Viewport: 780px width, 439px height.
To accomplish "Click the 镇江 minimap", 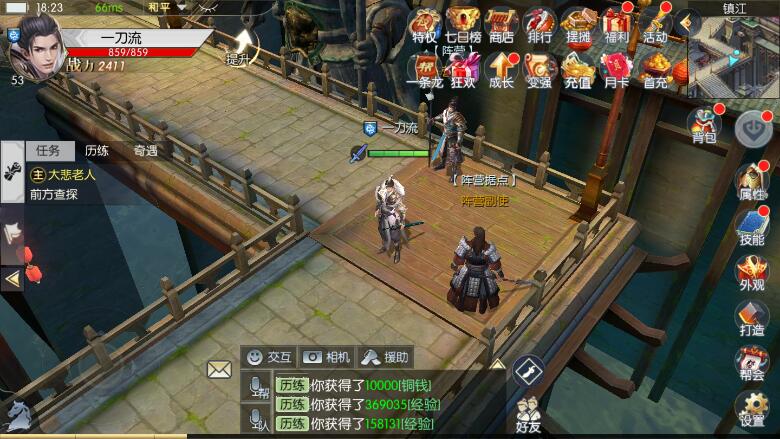I will 733,55.
